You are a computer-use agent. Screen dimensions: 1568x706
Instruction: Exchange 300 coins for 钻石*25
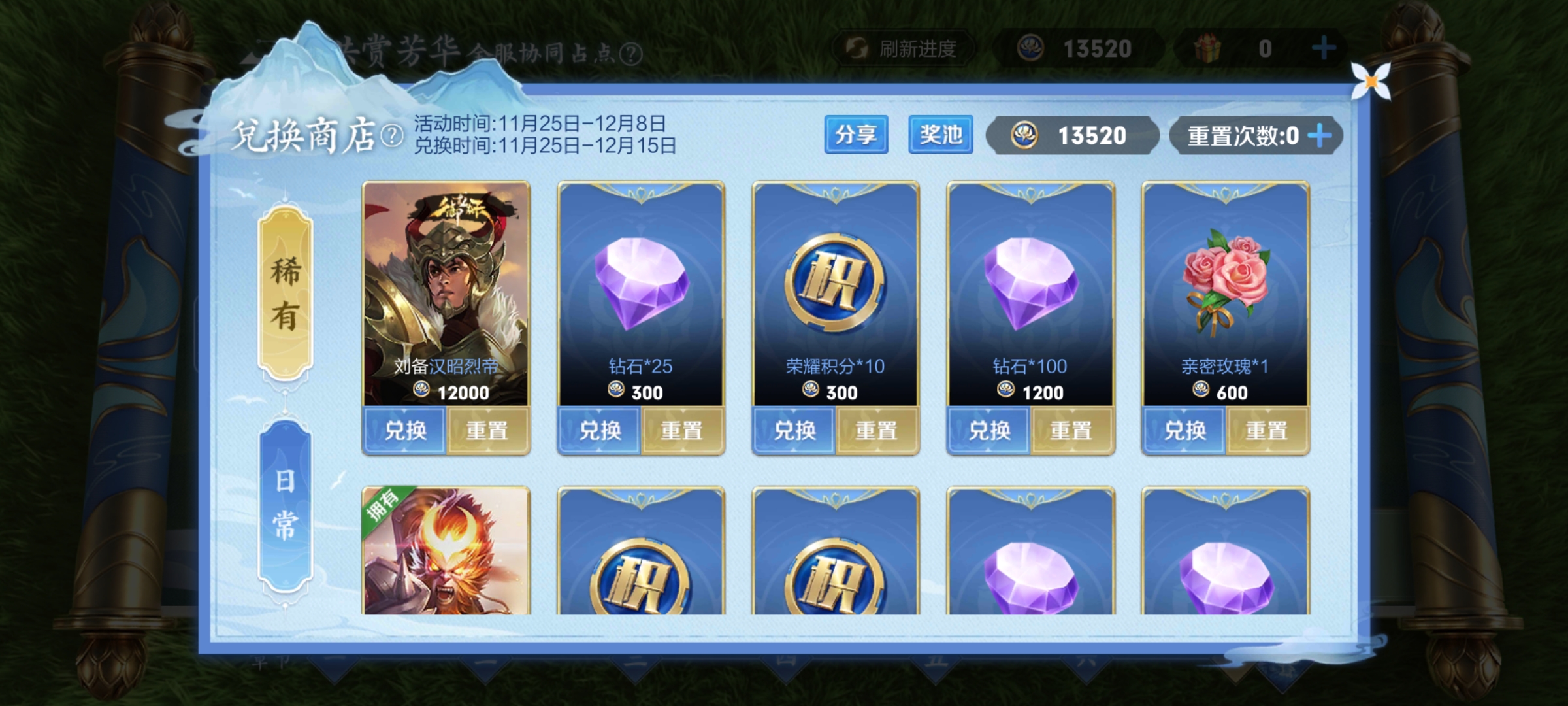point(600,430)
